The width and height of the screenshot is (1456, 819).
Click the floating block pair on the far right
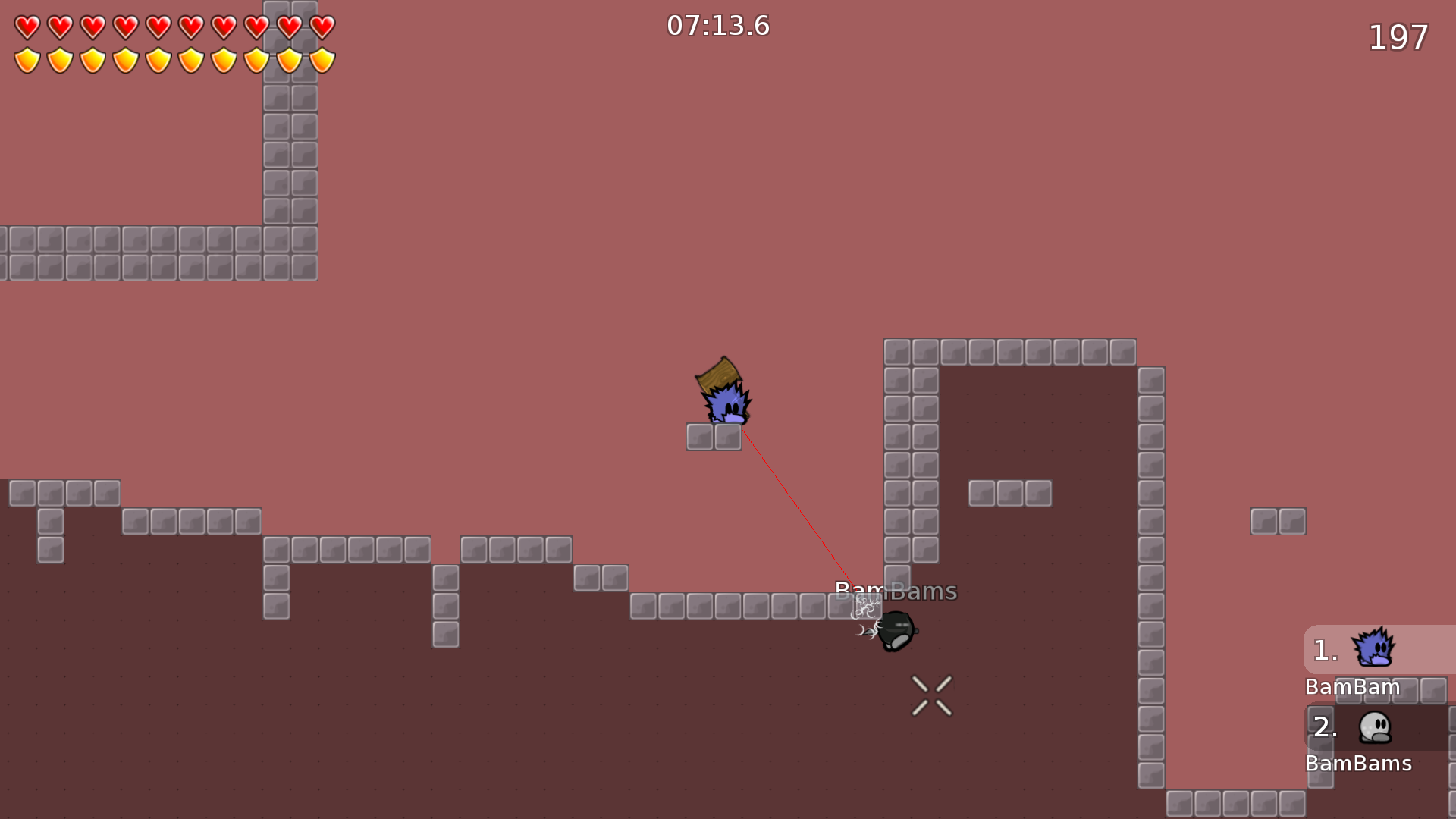pos(1277,520)
